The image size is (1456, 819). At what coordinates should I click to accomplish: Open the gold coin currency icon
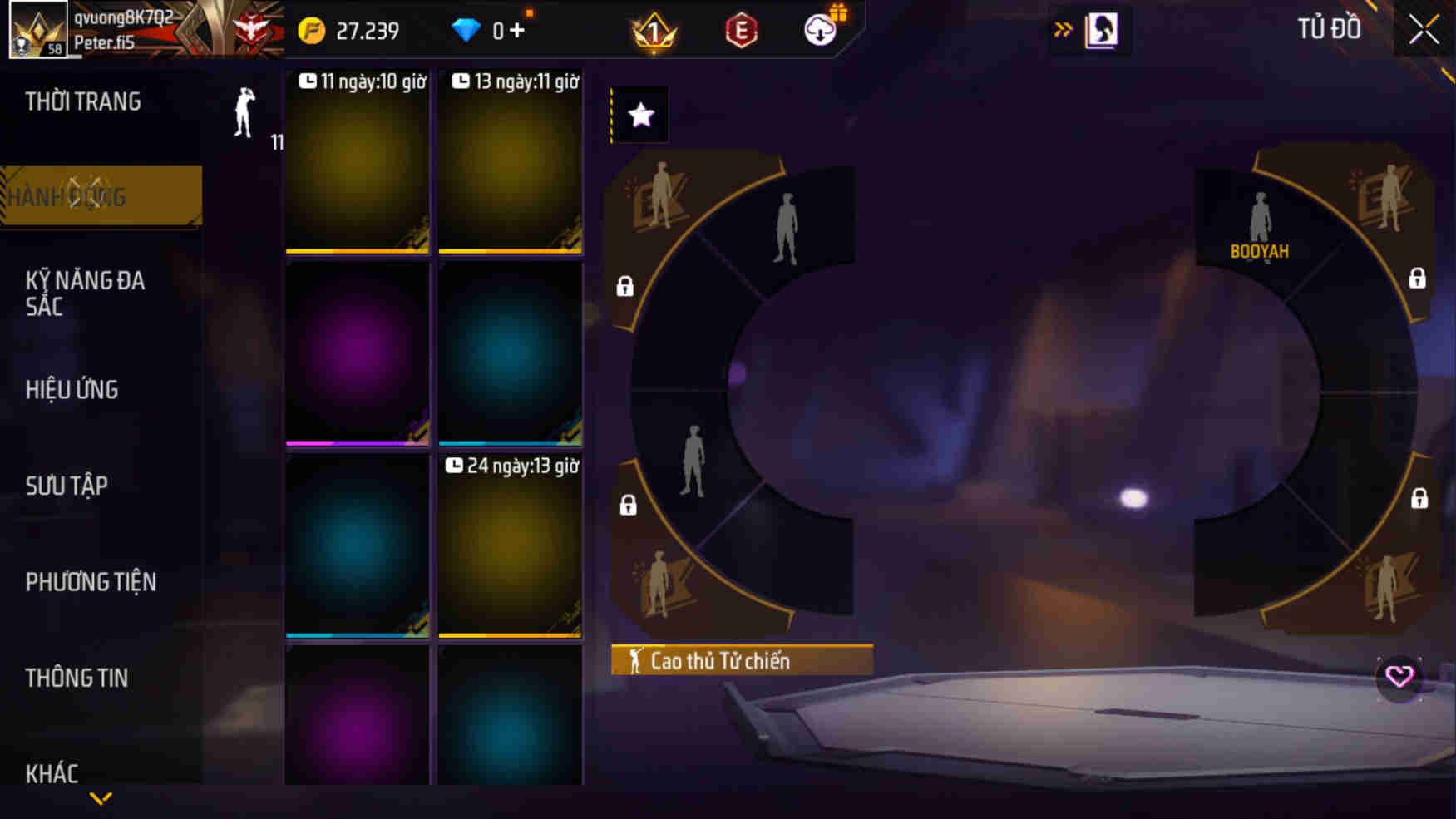pyautogui.click(x=311, y=29)
